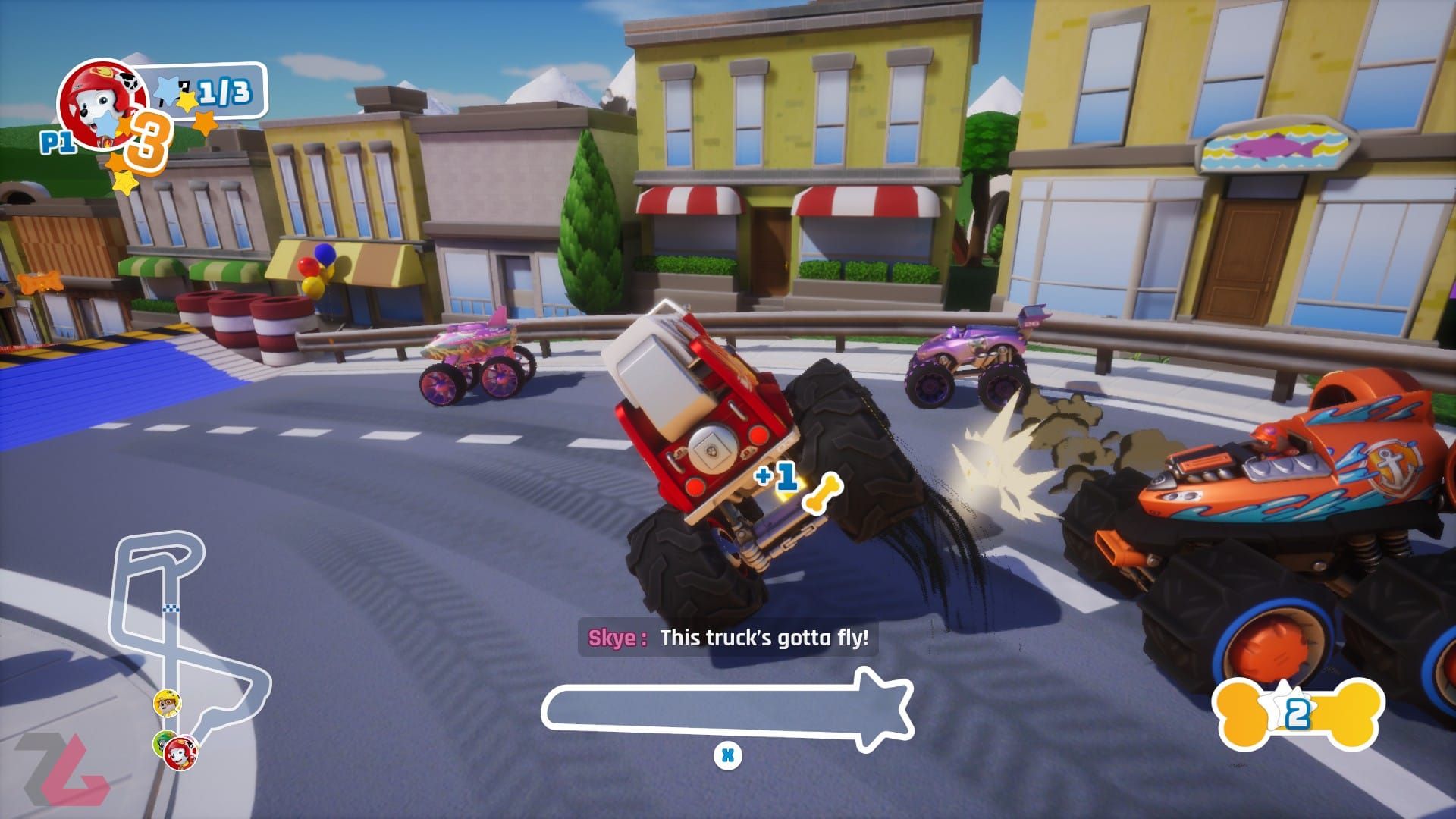Image resolution: width=1456 pixels, height=819 pixels.
Task: Click Rubble's yellow icon on the minimap
Action: [167, 703]
